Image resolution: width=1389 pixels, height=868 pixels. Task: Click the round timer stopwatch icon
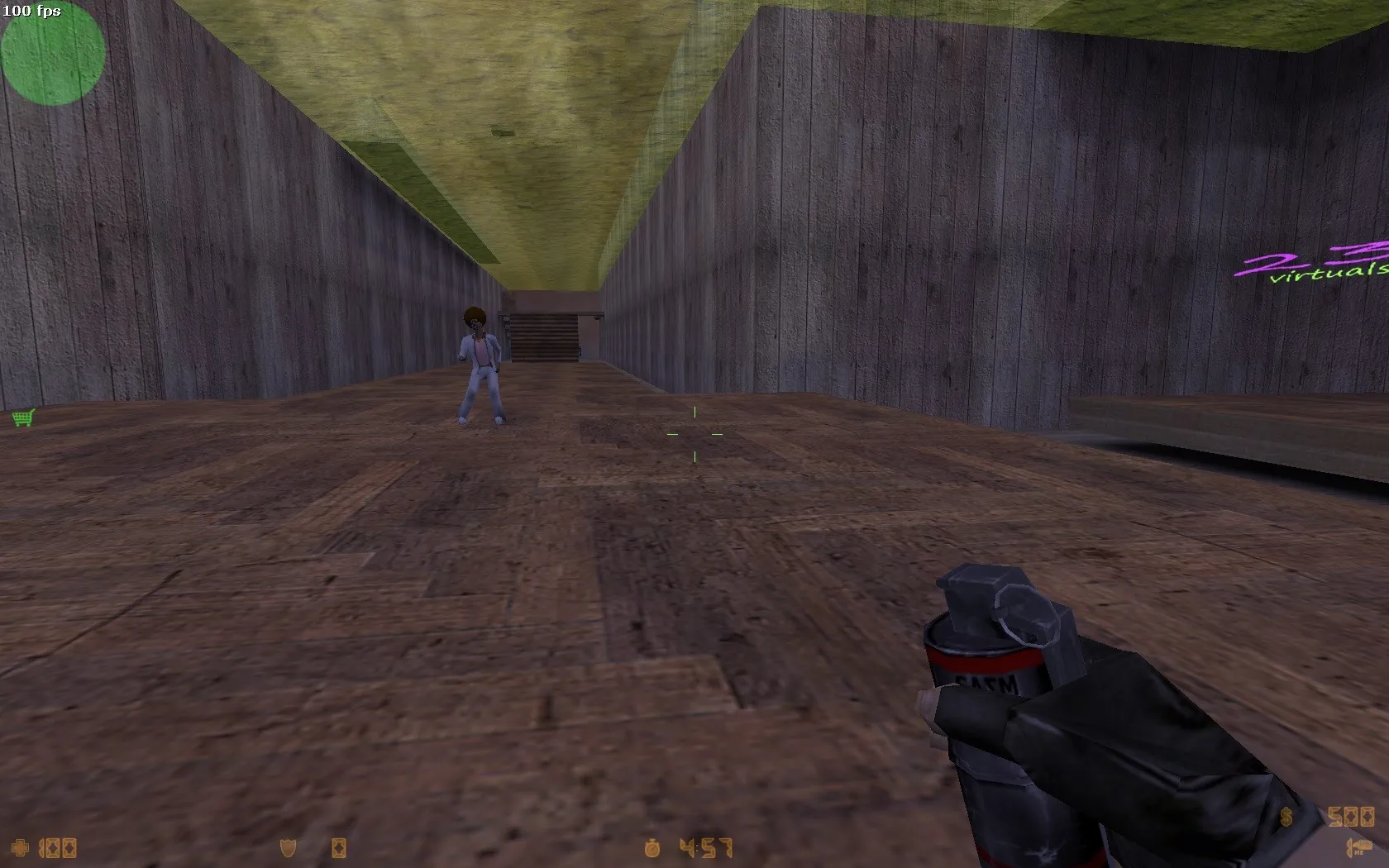pyautogui.click(x=652, y=848)
